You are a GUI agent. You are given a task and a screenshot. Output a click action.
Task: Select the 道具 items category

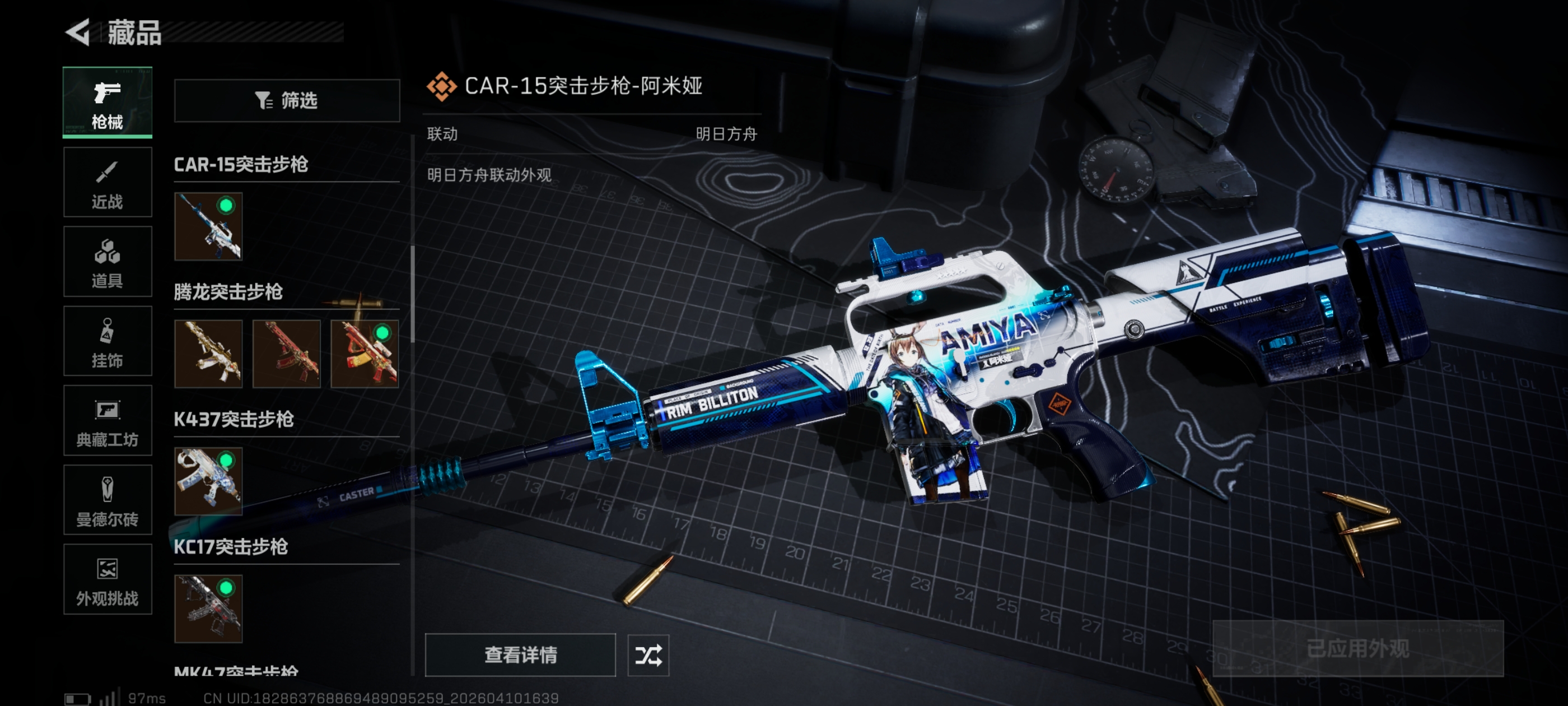pos(107,261)
